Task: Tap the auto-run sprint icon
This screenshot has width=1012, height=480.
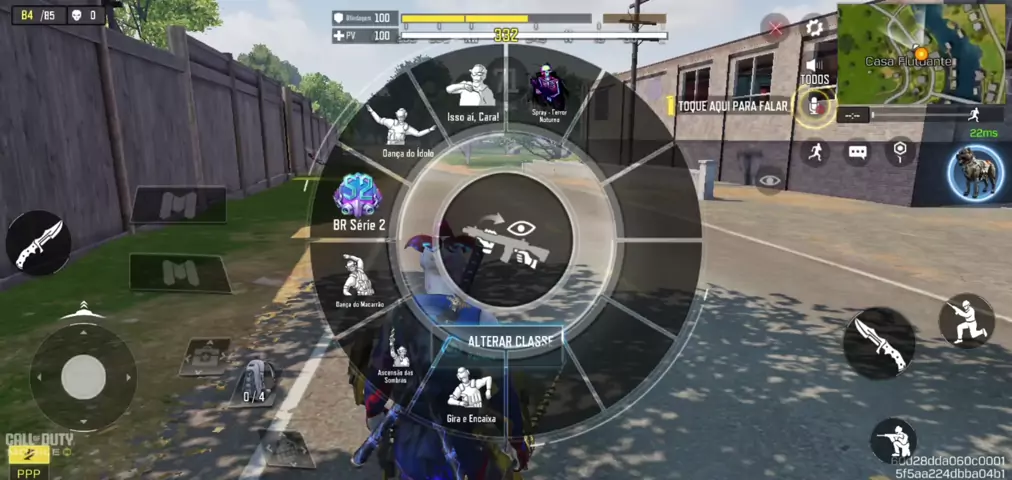Action: click(x=815, y=152)
